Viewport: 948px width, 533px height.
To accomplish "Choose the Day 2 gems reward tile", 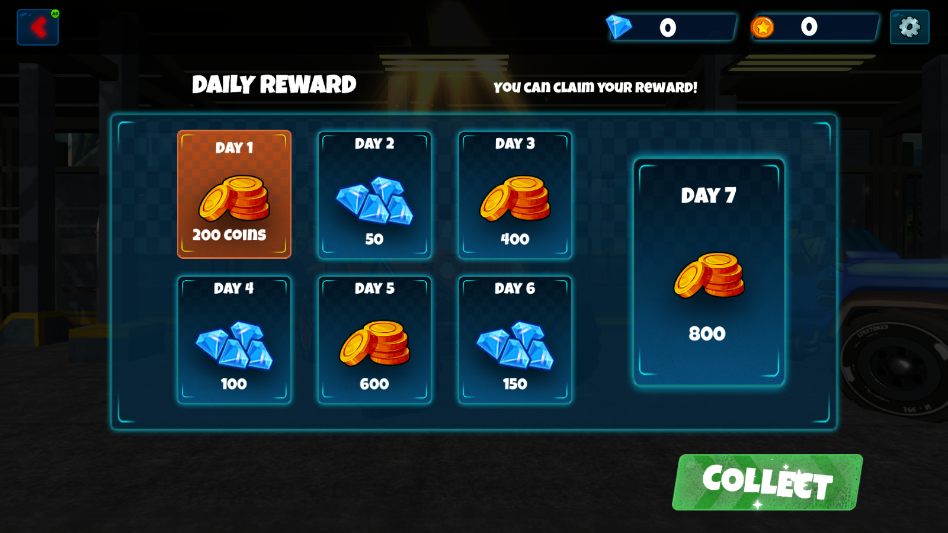I will (x=375, y=195).
